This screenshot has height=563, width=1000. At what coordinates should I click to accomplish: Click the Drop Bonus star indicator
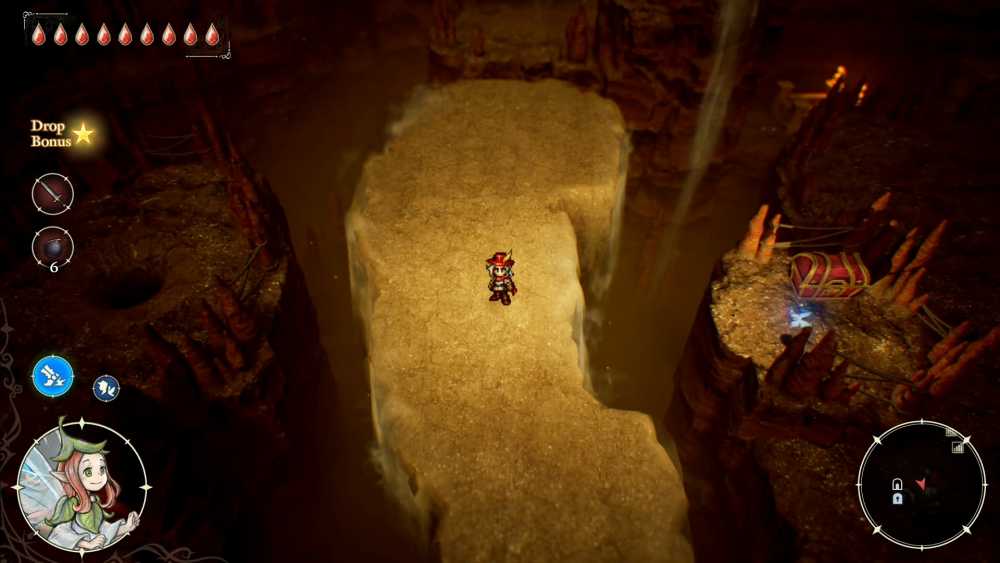coord(84,133)
